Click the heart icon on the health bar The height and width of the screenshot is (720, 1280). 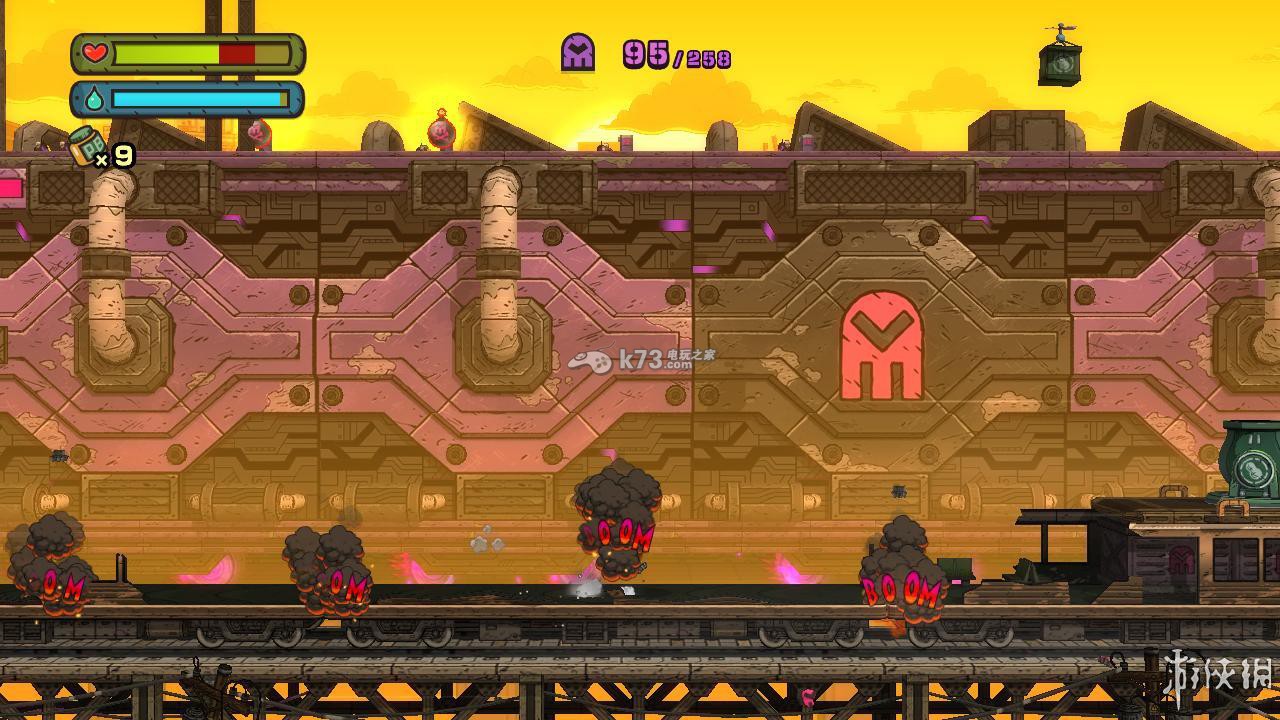[94, 53]
